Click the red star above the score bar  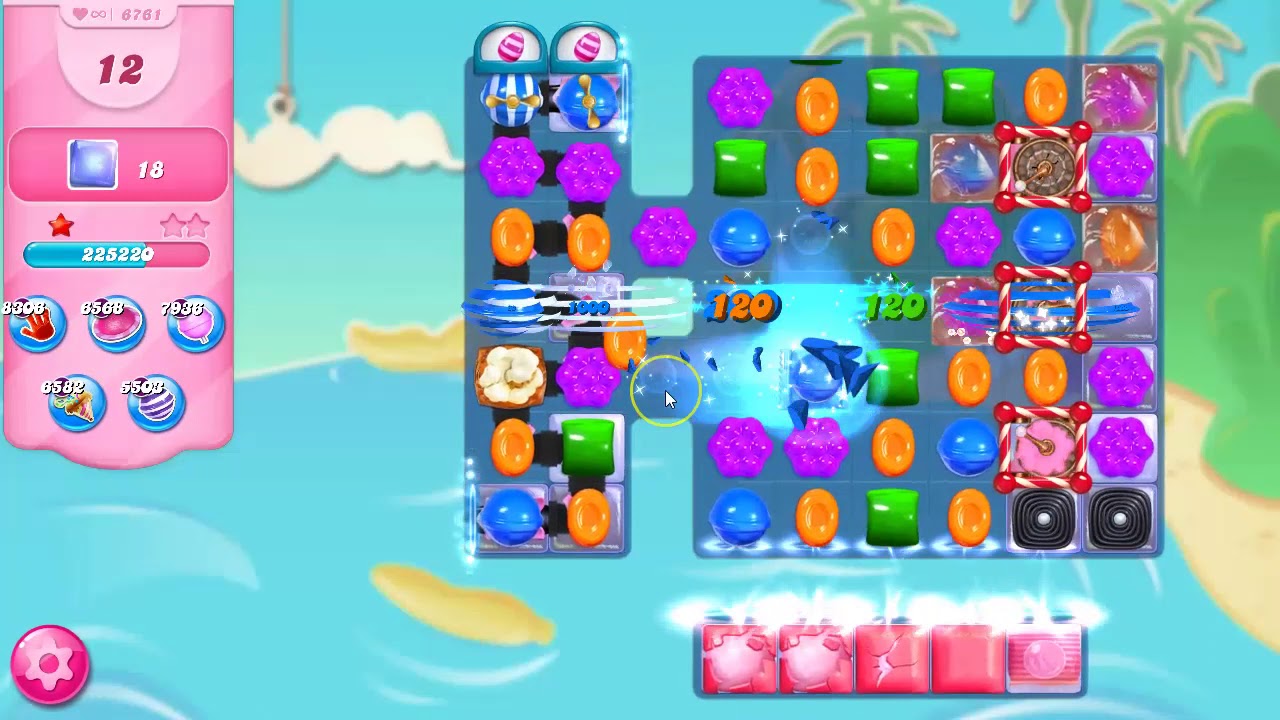coord(58,225)
